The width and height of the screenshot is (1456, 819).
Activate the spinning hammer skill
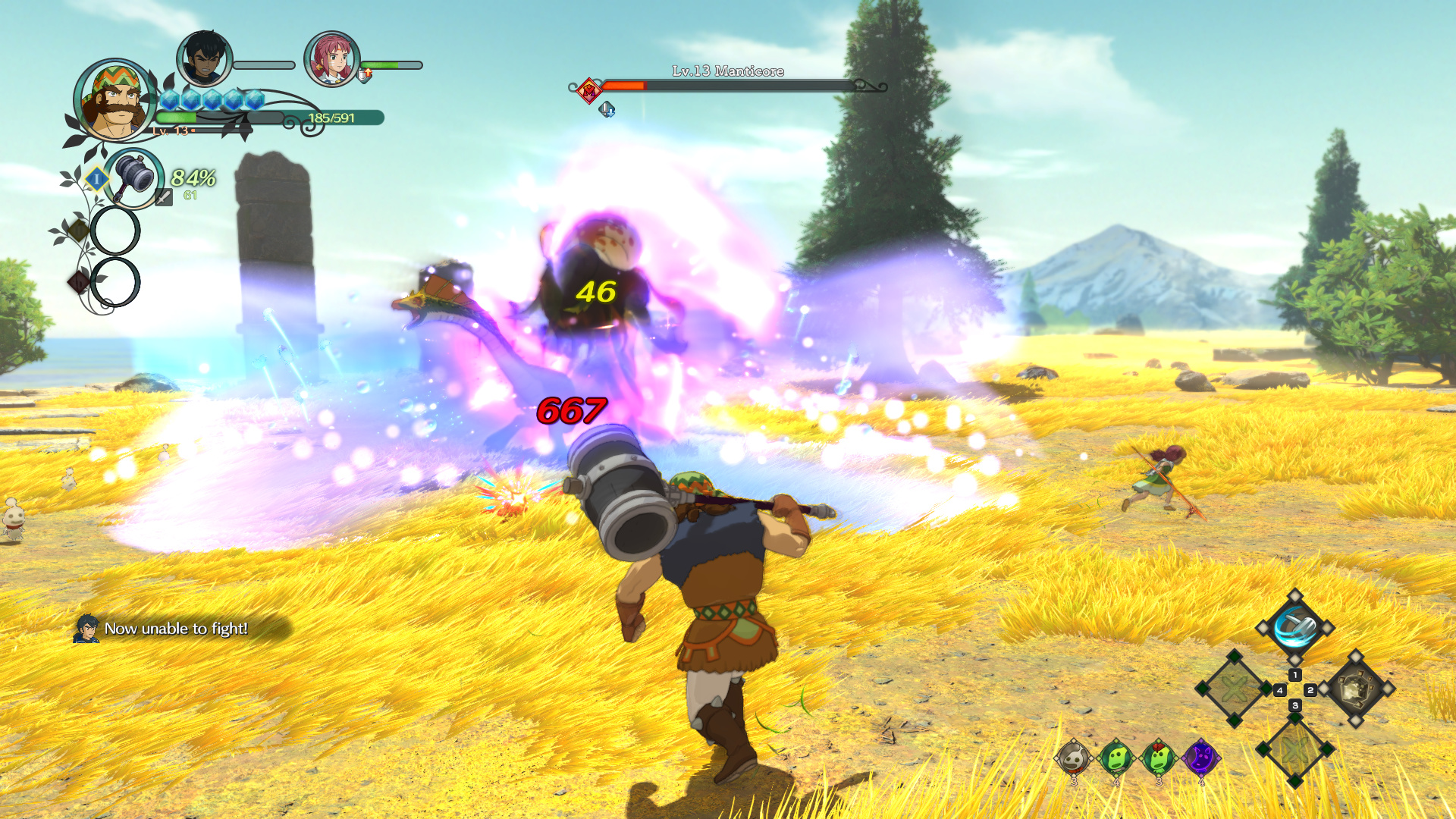tap(1294, 628)
